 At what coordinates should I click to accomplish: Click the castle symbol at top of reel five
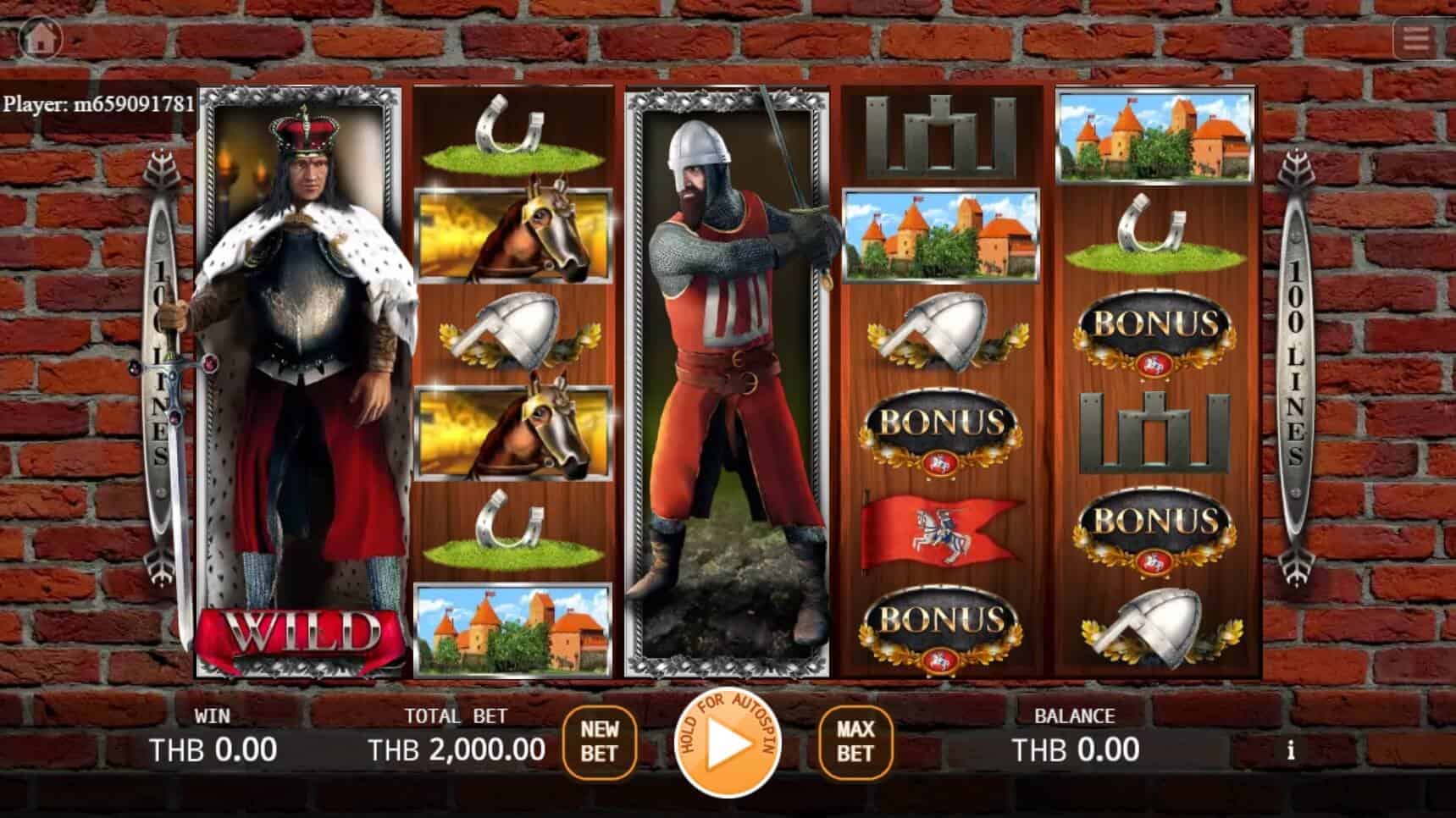[1154, 140]
